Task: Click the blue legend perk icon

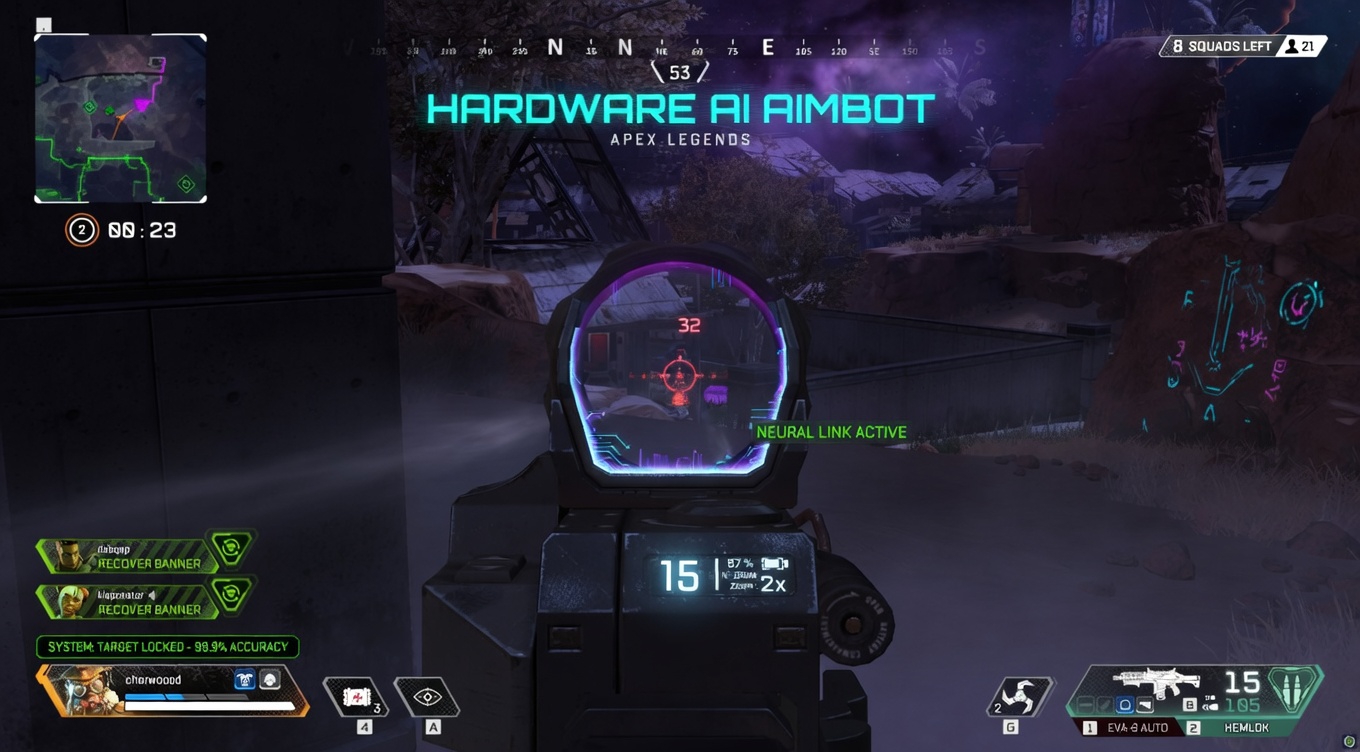Action: click(x=244, y=680)
